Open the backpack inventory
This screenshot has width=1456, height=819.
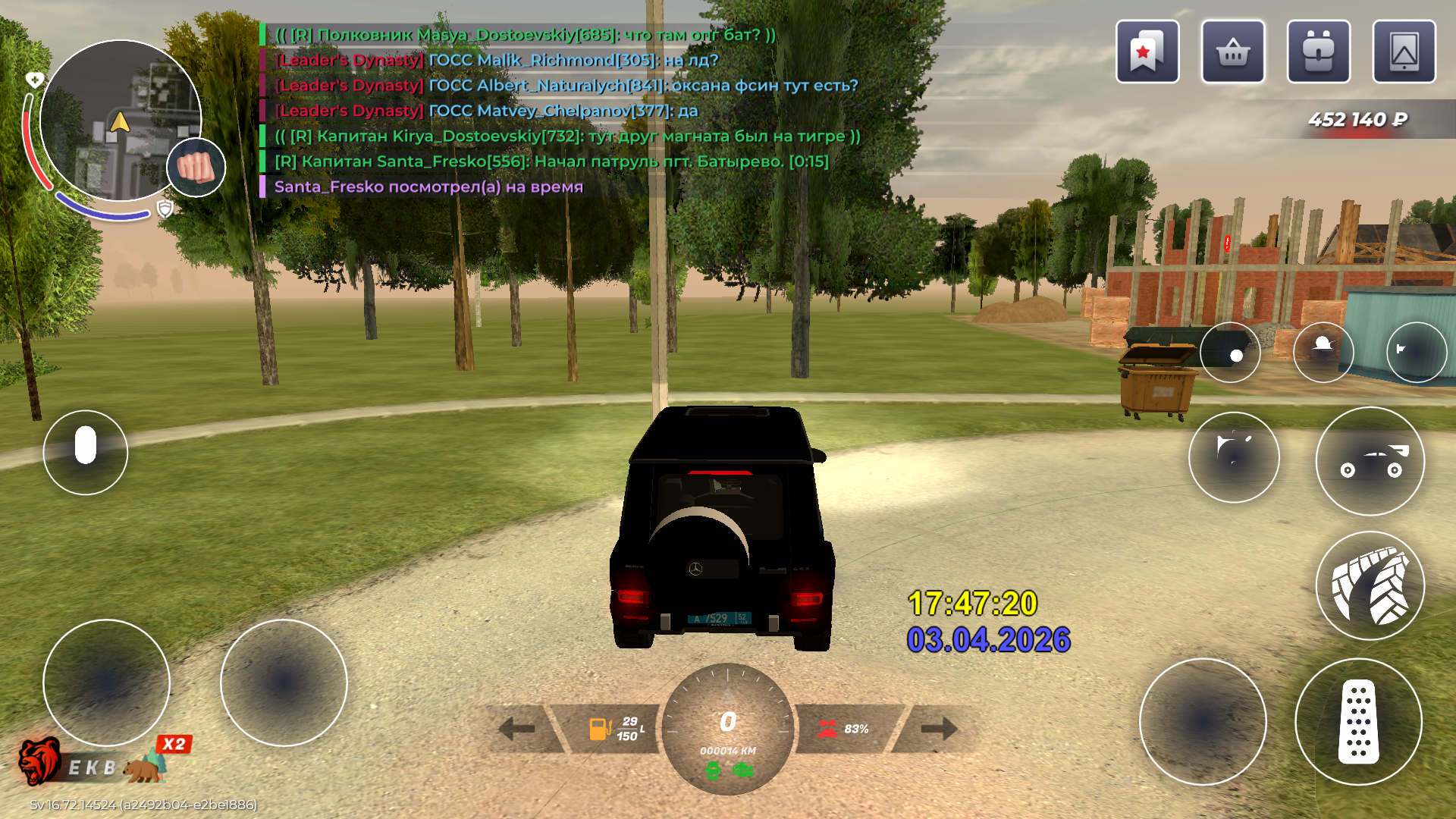pos(1318,52)
